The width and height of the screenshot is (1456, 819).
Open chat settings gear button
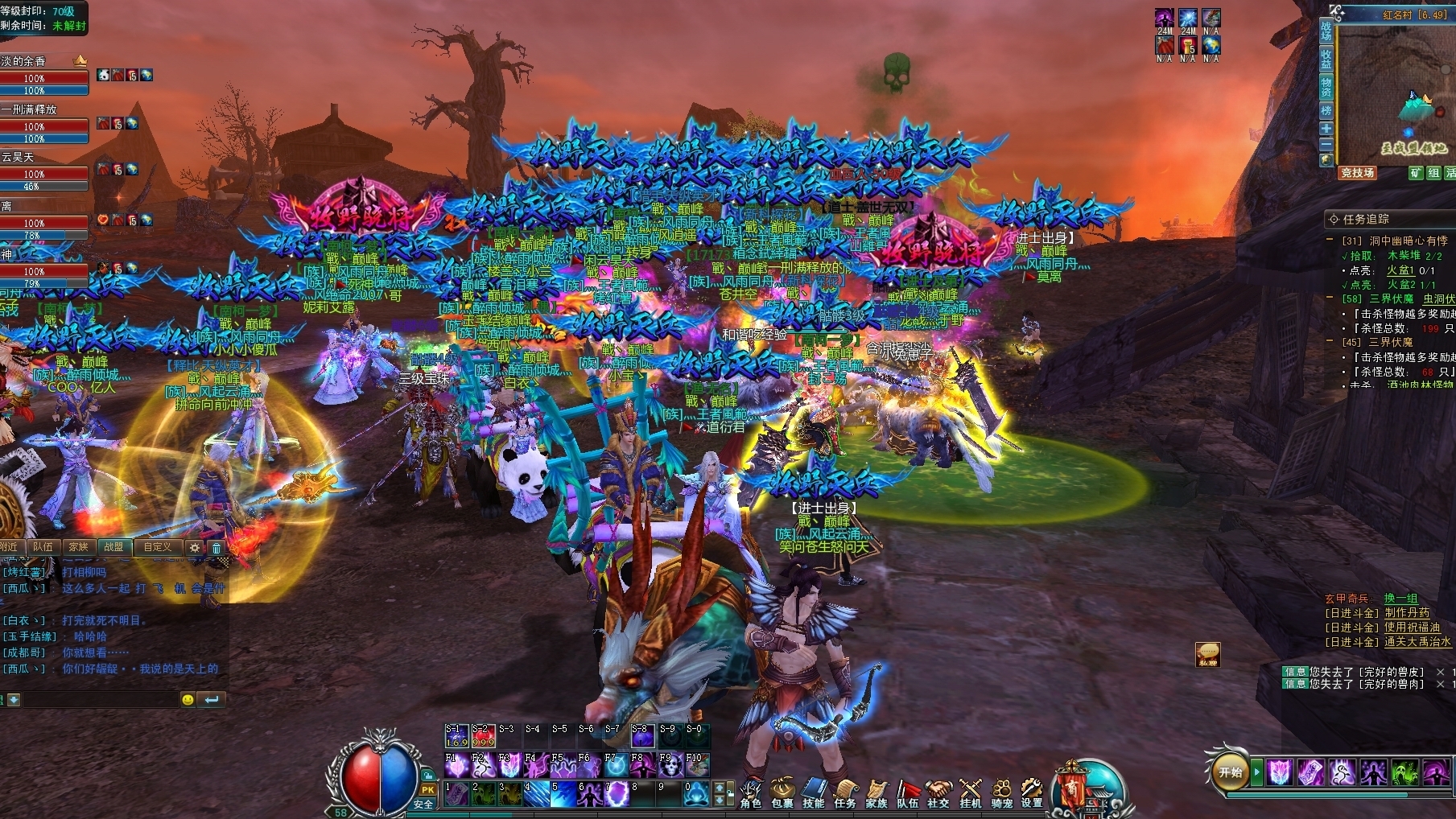[194, 548]
